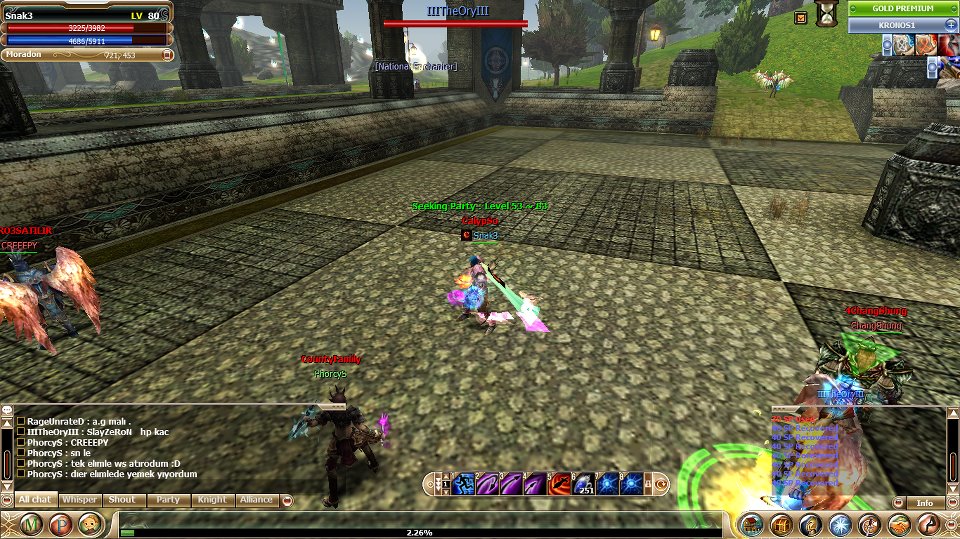Open the Knight chat tab
The width and height of the screenshot is (960, 539).
coord(211,499)
